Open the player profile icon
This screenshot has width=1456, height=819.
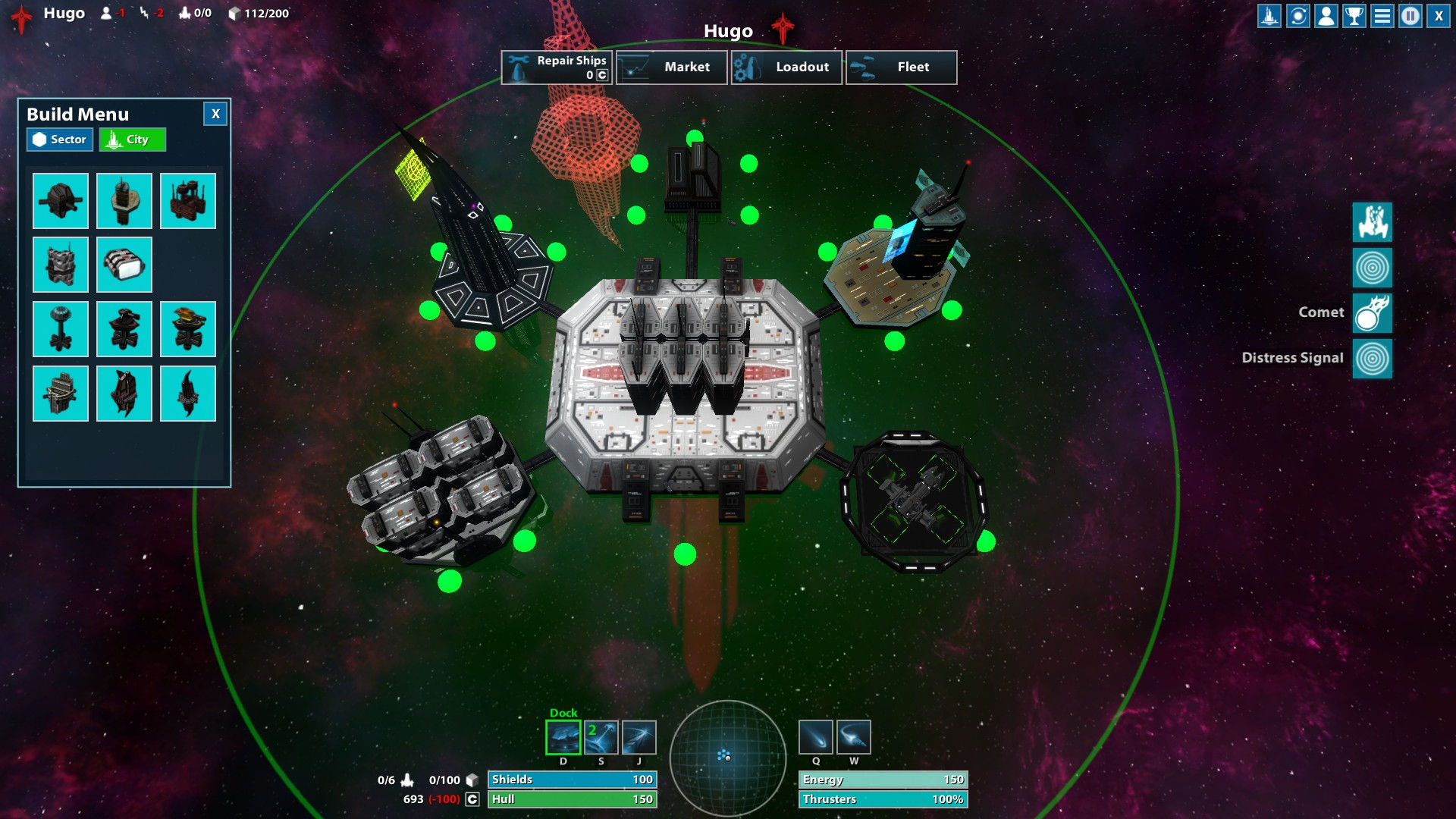pyautogui.click(x=1326, y=16)
